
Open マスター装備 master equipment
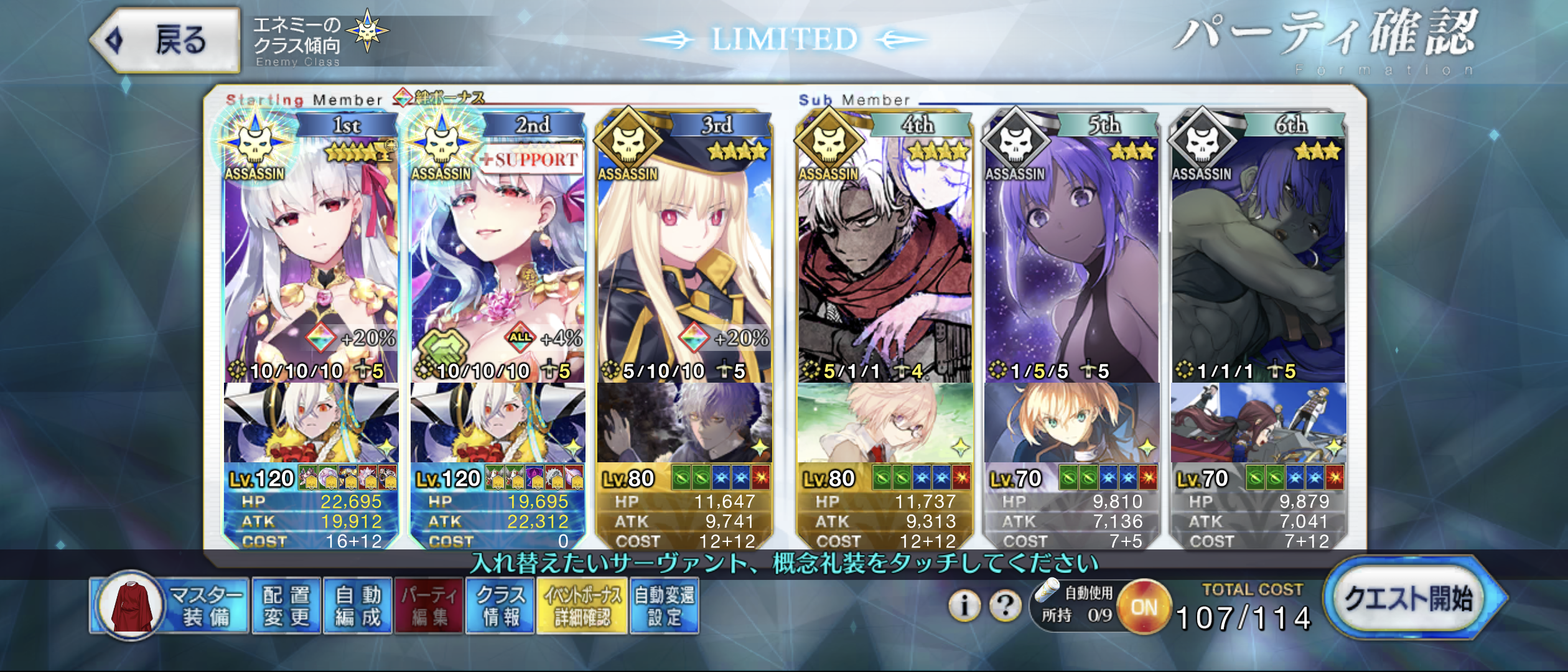click(169, 606)
